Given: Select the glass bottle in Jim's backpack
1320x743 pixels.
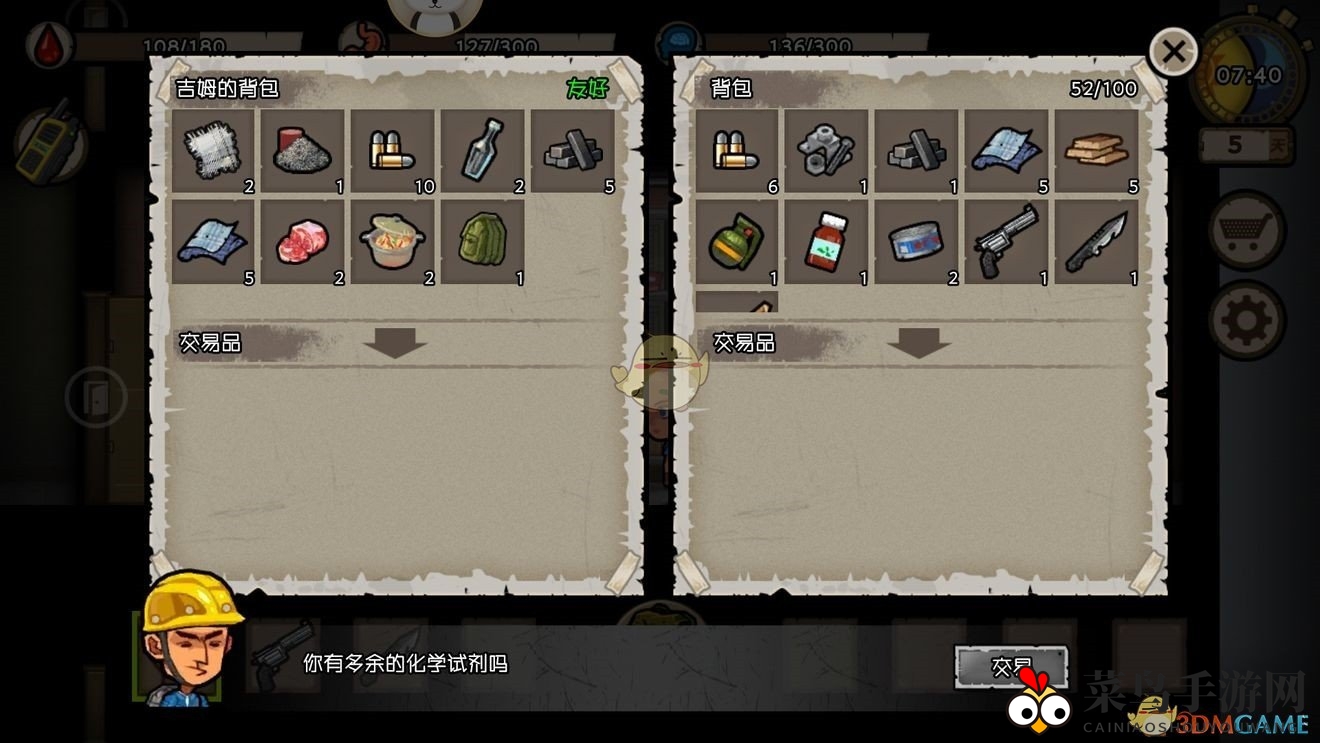Looking at the screenshot, I should (x=483, y=150).
